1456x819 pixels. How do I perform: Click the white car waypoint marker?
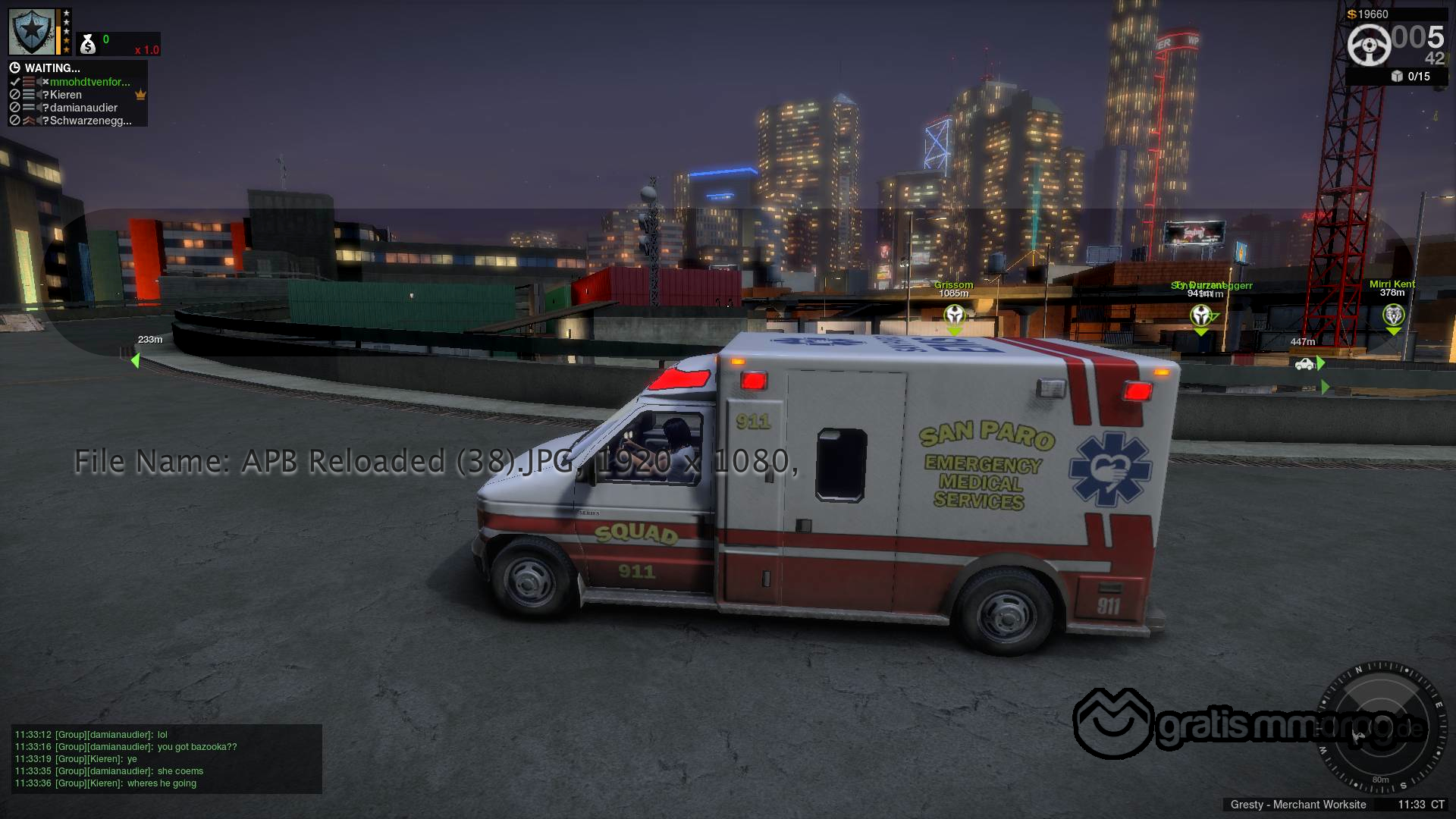tap(1304, 364)
